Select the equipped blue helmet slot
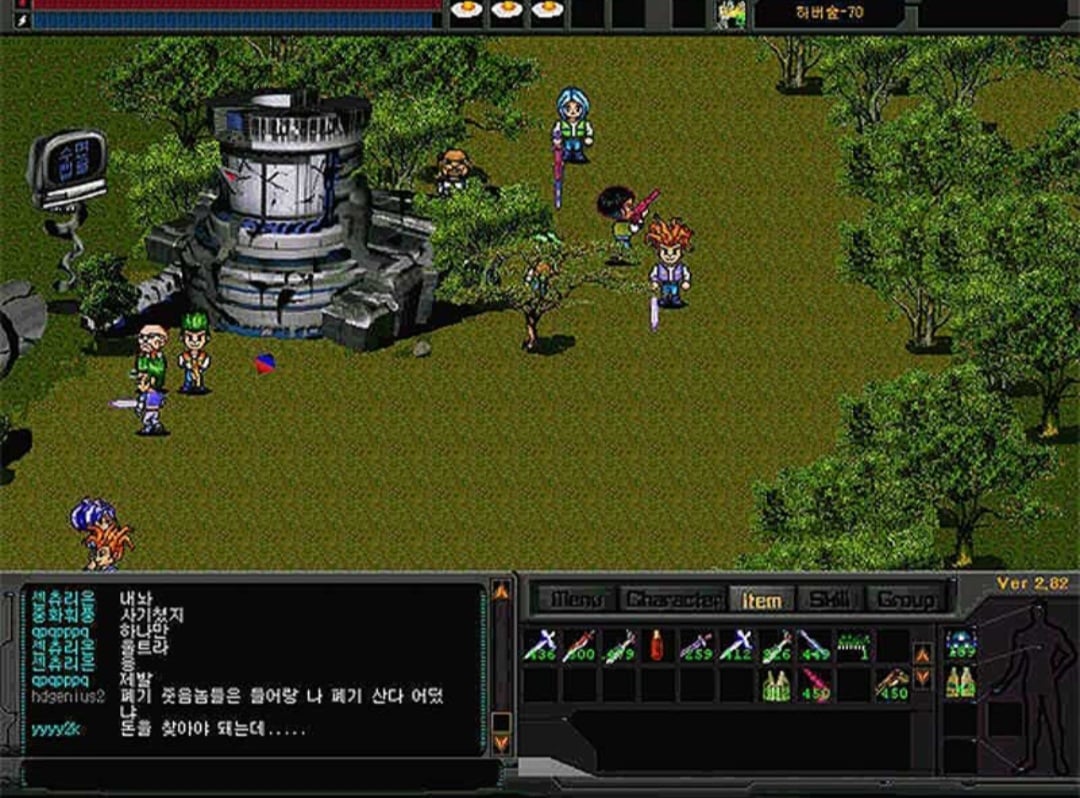 coord(960,643)
